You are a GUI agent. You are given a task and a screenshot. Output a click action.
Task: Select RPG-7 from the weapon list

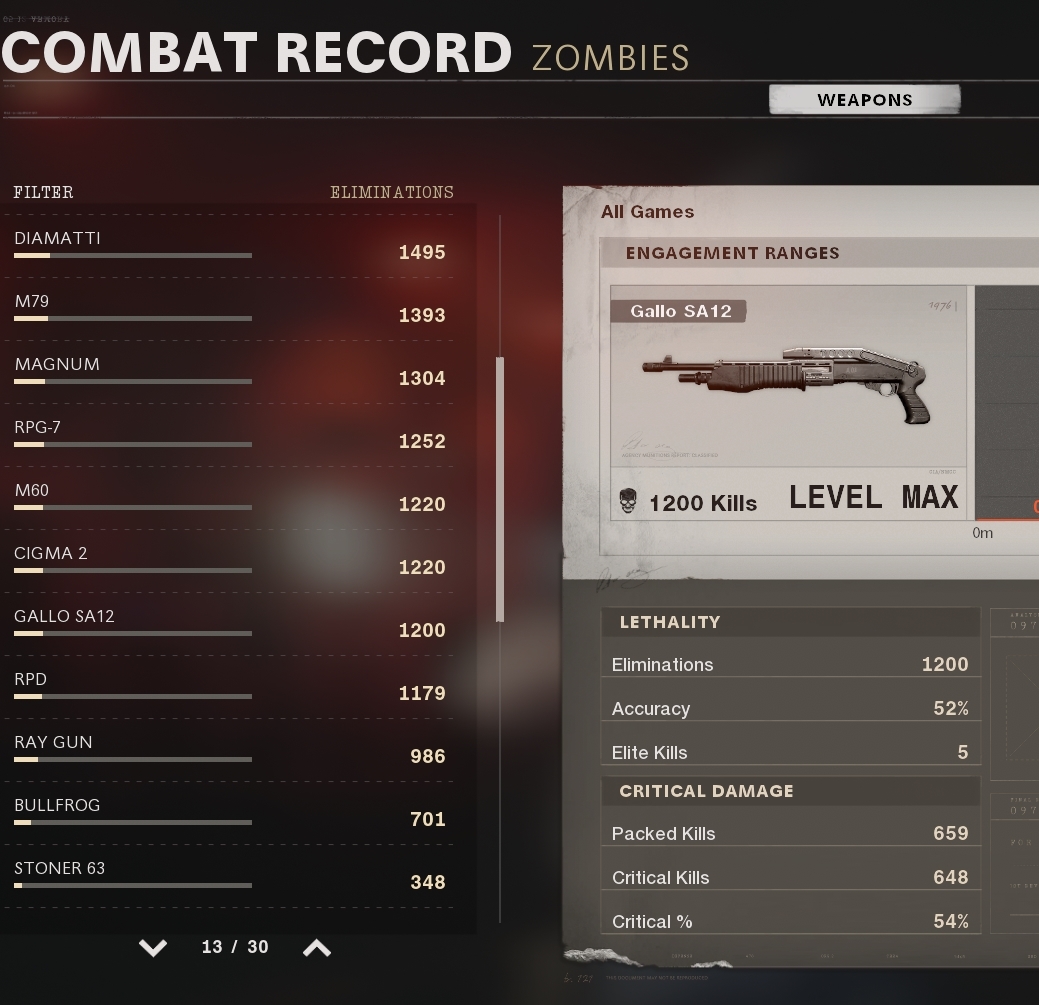click(x=230, y=435)
